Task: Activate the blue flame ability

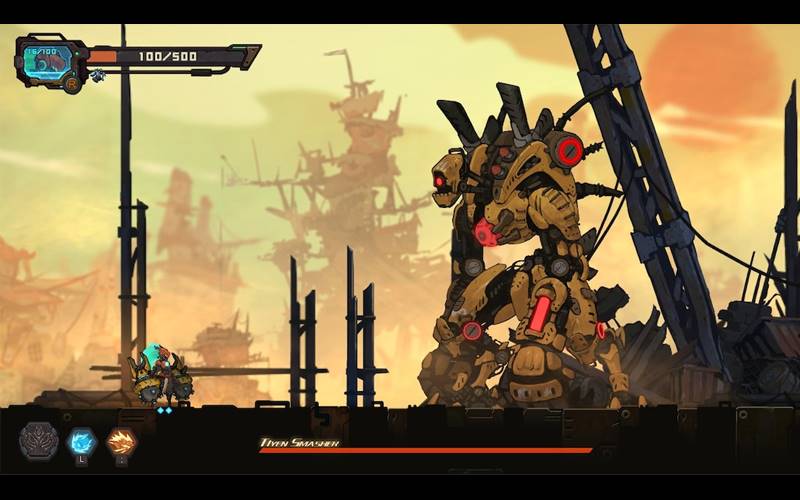Action: click(x=81, y=440)
